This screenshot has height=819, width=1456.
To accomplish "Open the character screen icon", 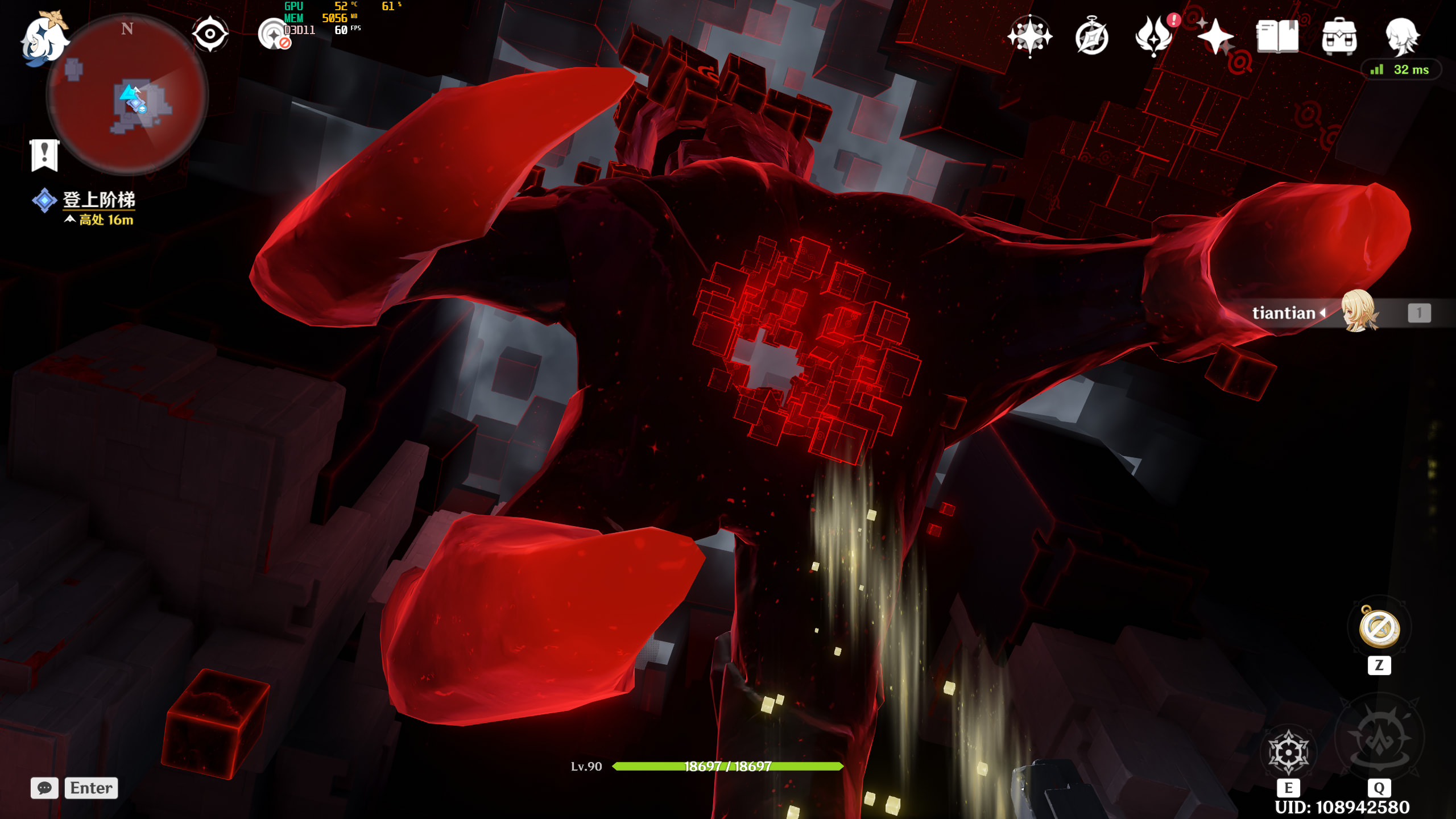I will pos(1401,36).
